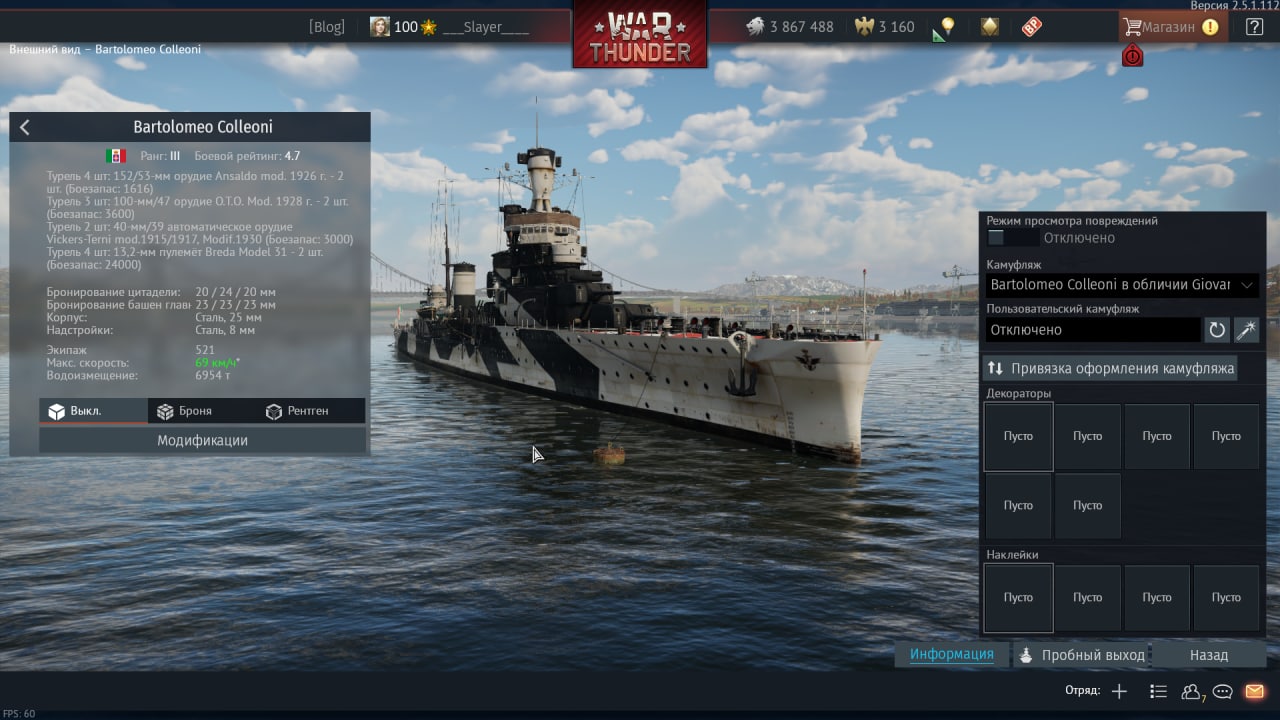The image size is (1280, 720).
Task: Open the Камуфляж camouflage dropdown
Action: 1122,285
